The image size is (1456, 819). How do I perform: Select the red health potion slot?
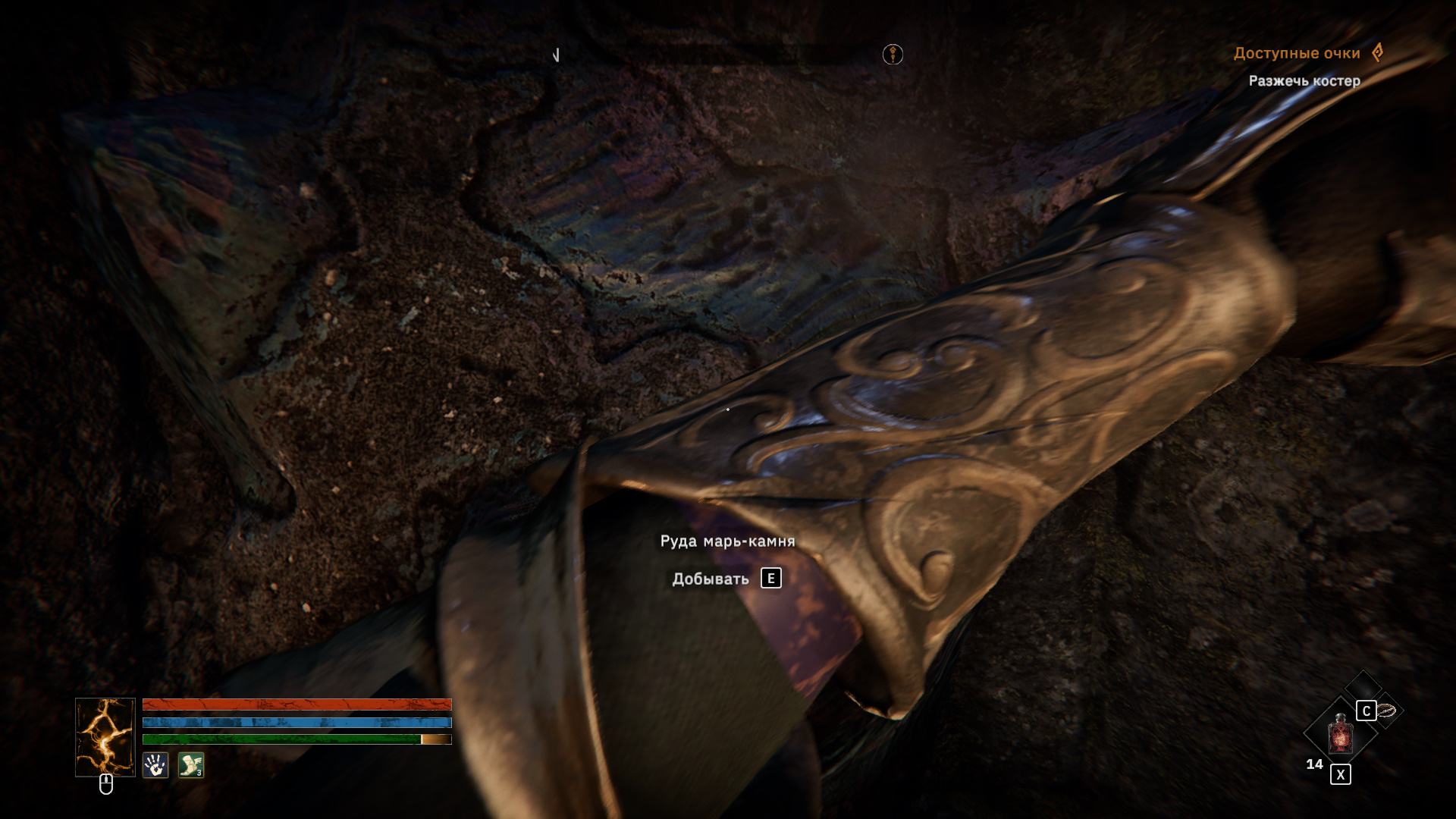pos(1340,734)
